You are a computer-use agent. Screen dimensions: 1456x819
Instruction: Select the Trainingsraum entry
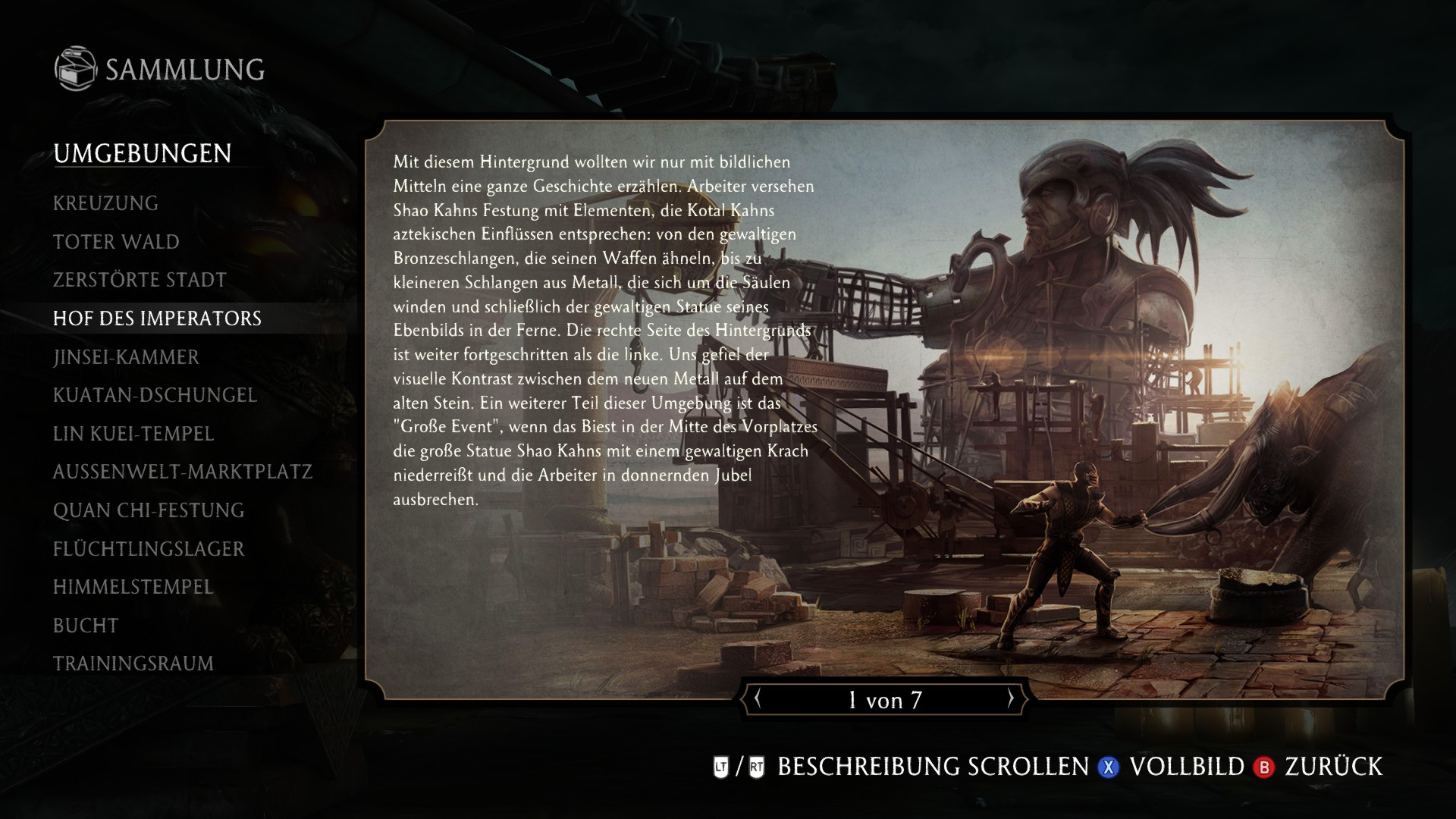click(x=133, y=664)
